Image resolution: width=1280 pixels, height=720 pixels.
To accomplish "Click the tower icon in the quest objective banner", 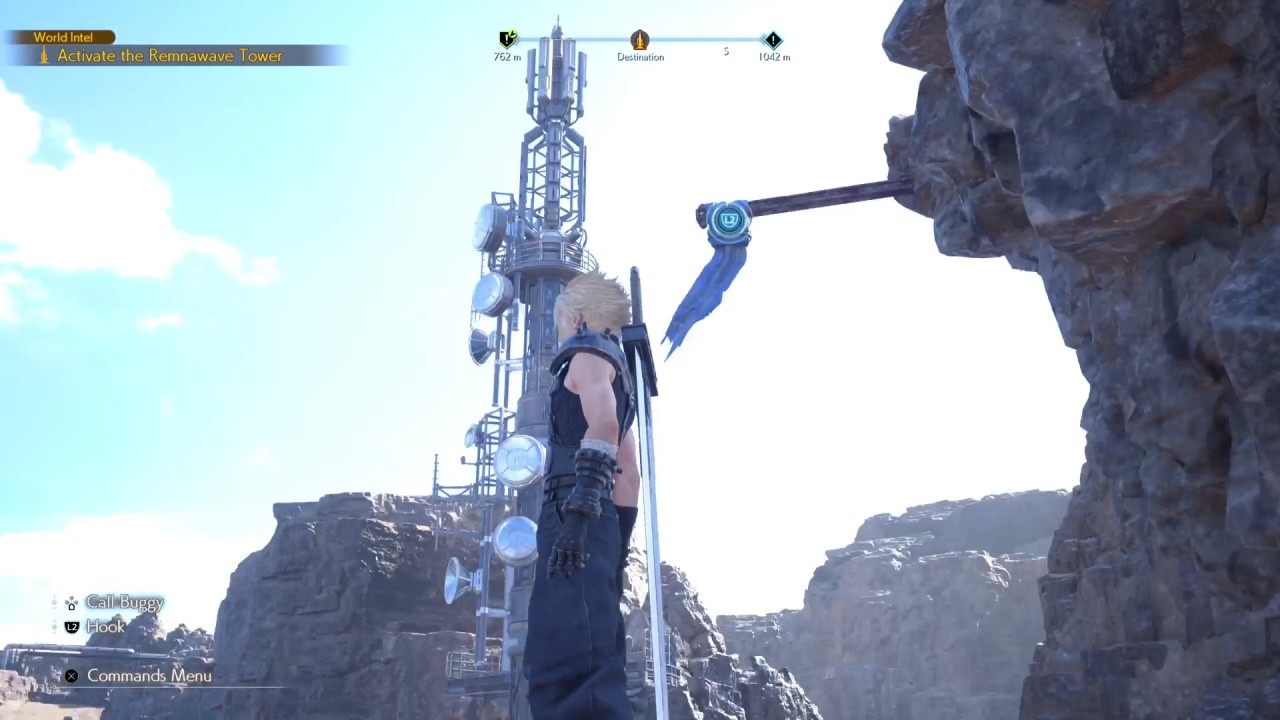I will pos(44,57).
